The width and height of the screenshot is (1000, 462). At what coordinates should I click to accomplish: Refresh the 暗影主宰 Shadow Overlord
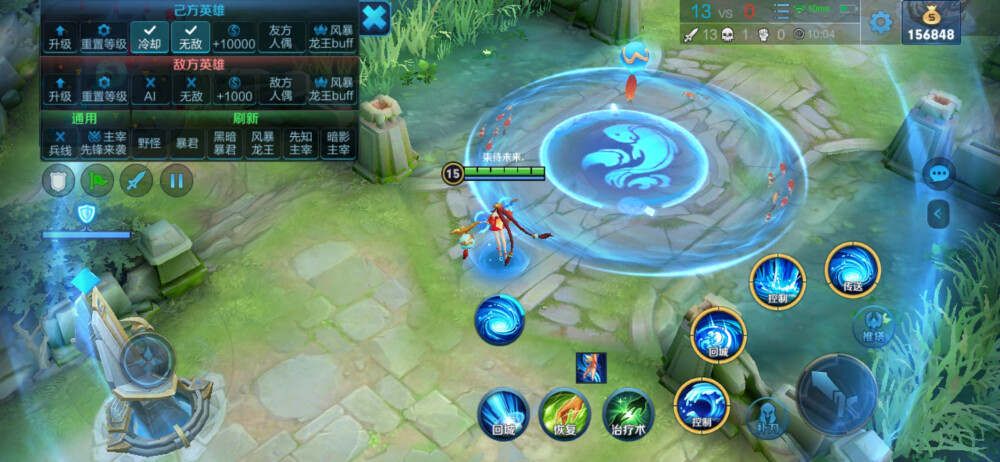(x=338, y=142)
